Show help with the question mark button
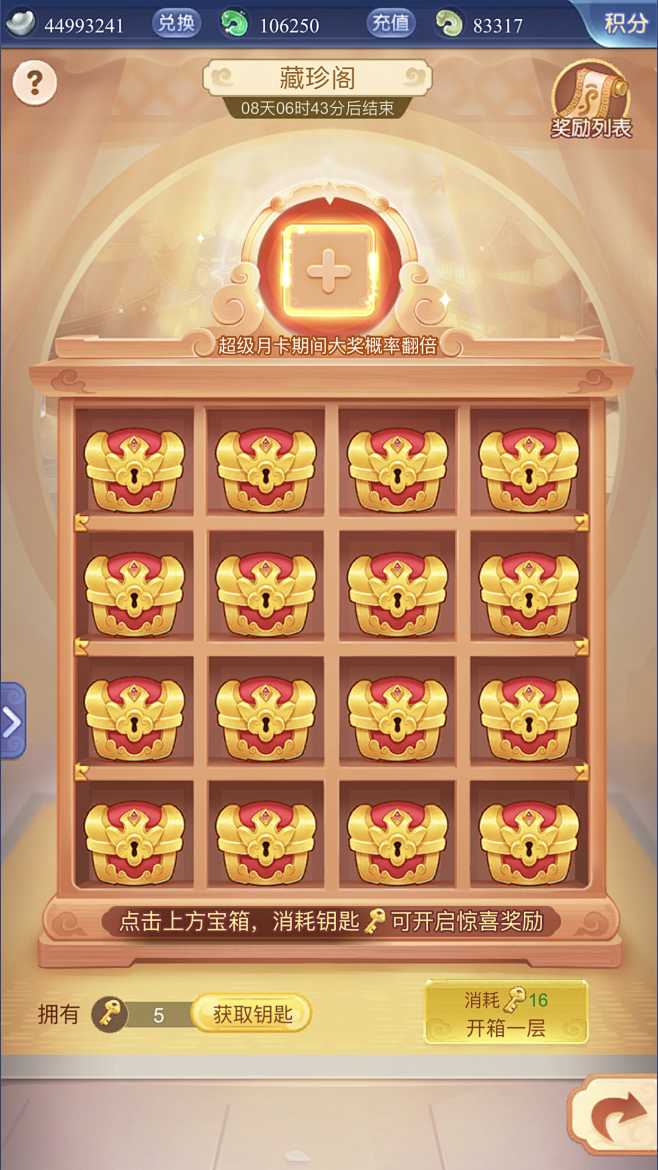658x1170 pixels. 34,82
